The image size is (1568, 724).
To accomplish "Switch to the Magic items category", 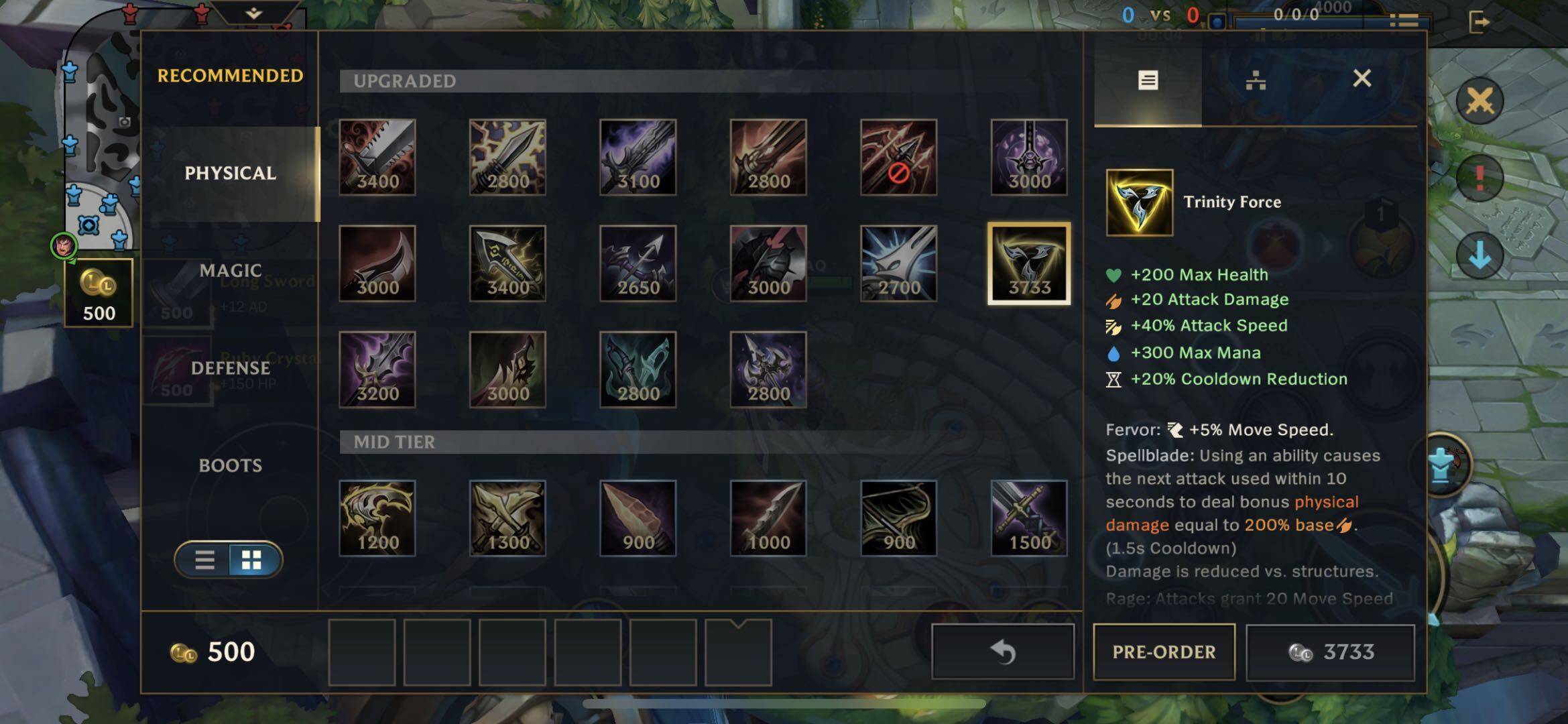I will tap(230, 271).
